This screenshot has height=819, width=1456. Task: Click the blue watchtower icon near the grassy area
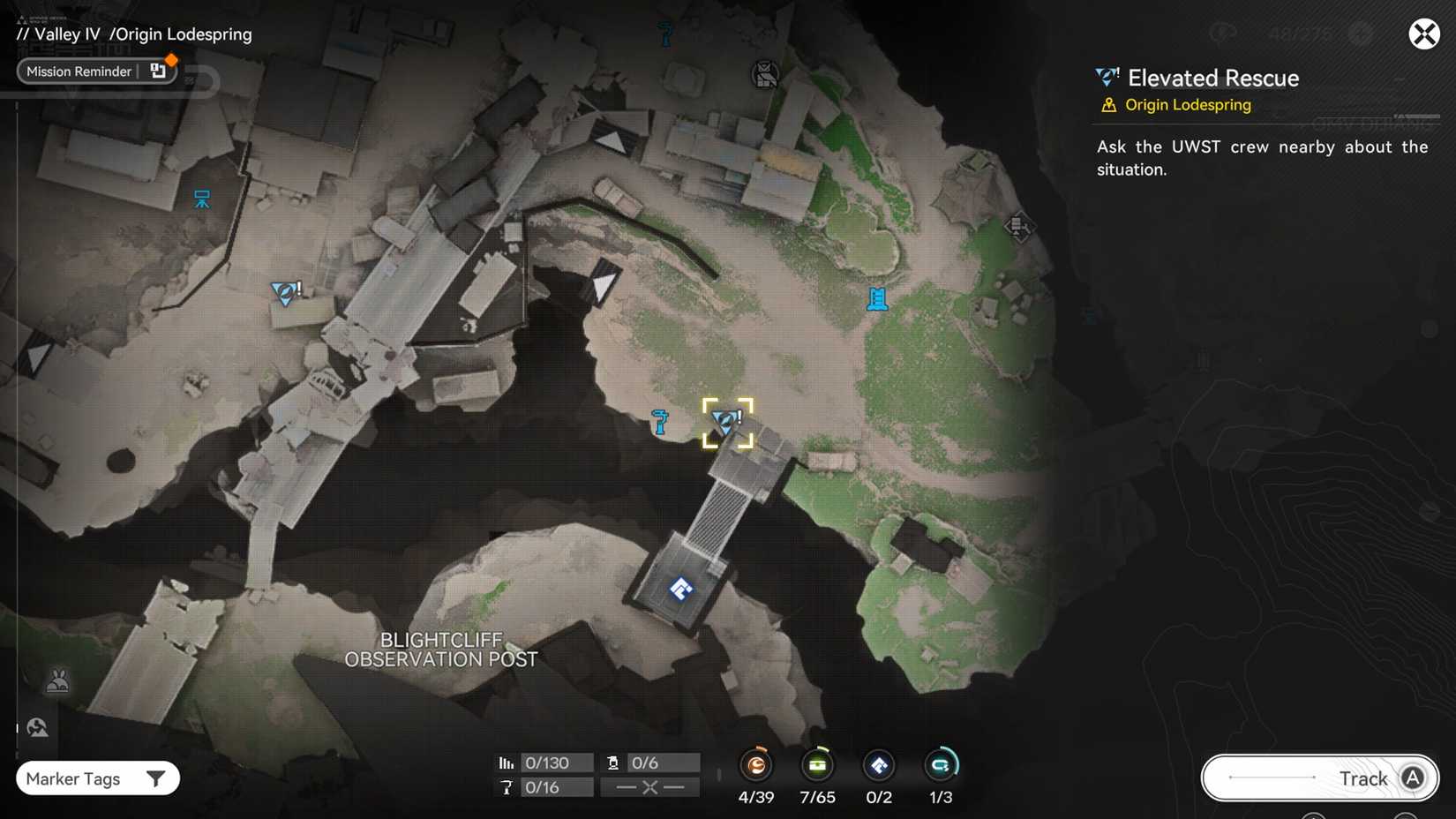tap(876, 300)
